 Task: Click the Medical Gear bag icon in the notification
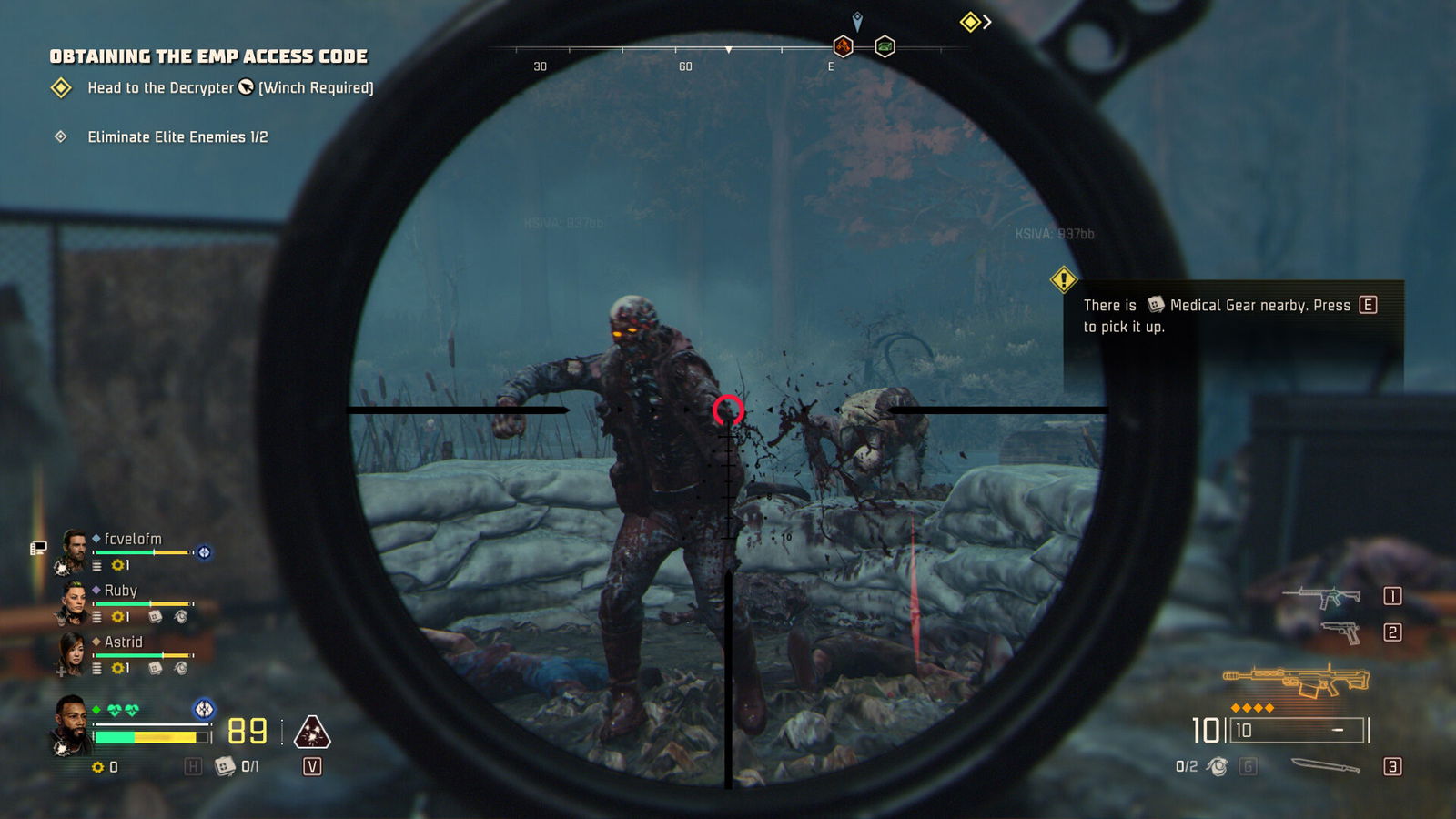[x=1156, y=305]
